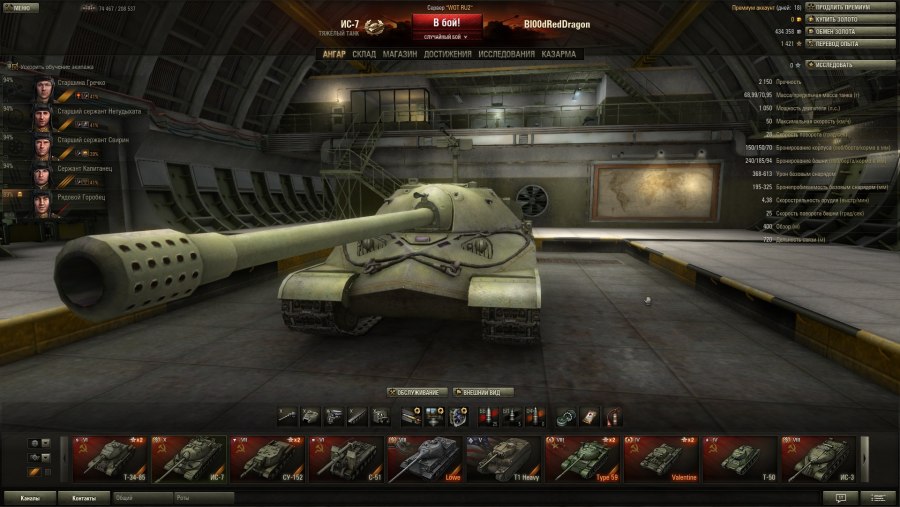The height and width of the screenshot is (507, 900).
Task: Switch to the Склад tab
Action: [x=364, y=53]
